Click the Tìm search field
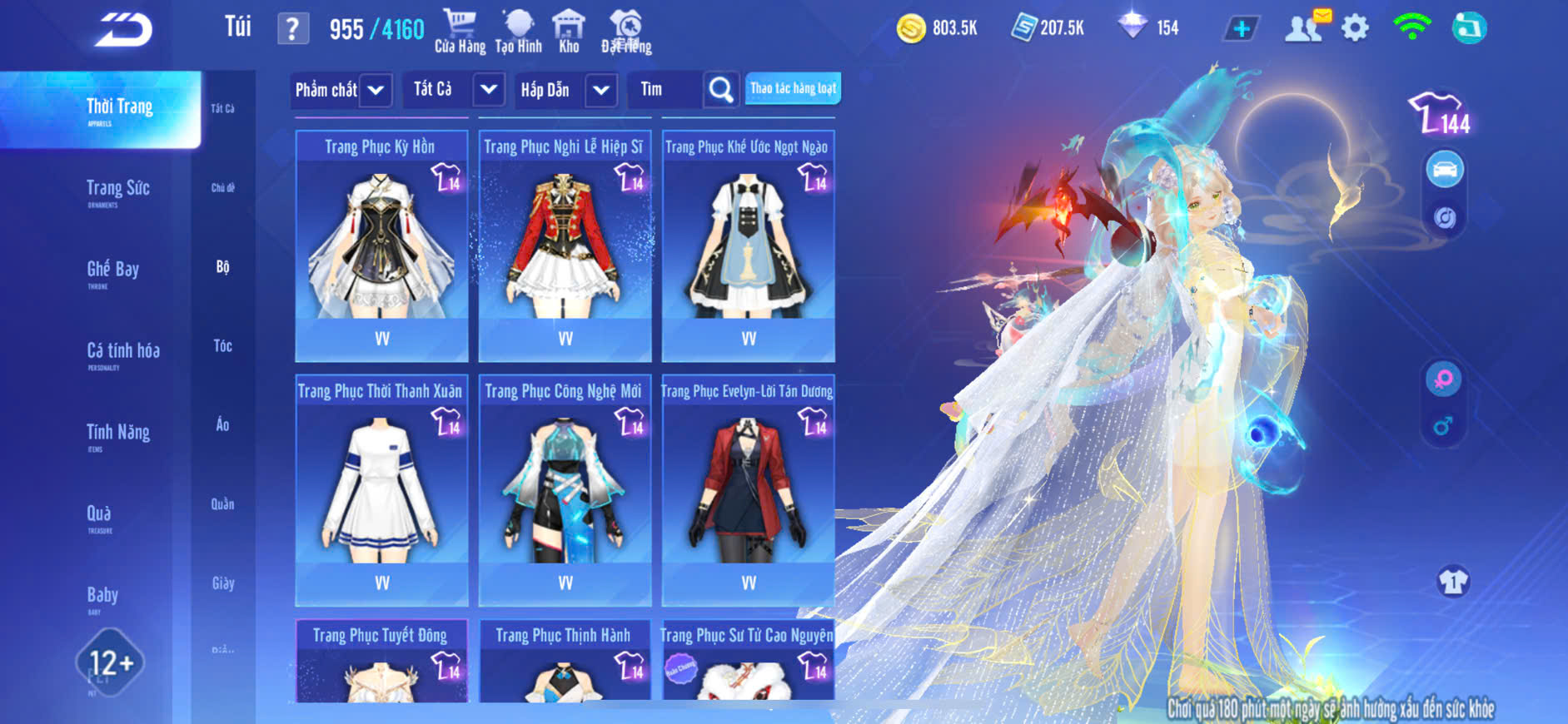Image resolution: width=1568 pixels, height=724 pixels. (666, 90)
